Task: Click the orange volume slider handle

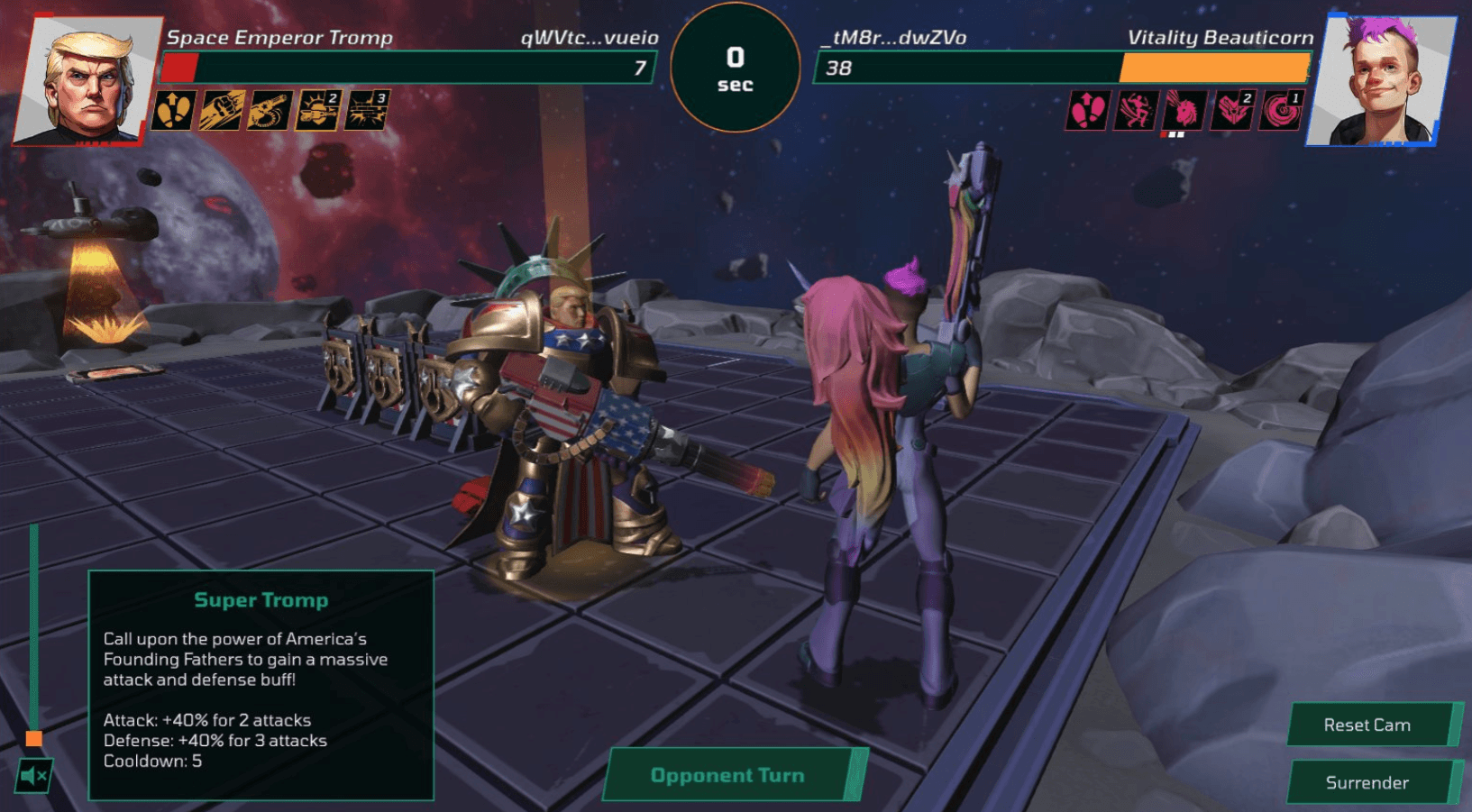Action: pos(34,739)
